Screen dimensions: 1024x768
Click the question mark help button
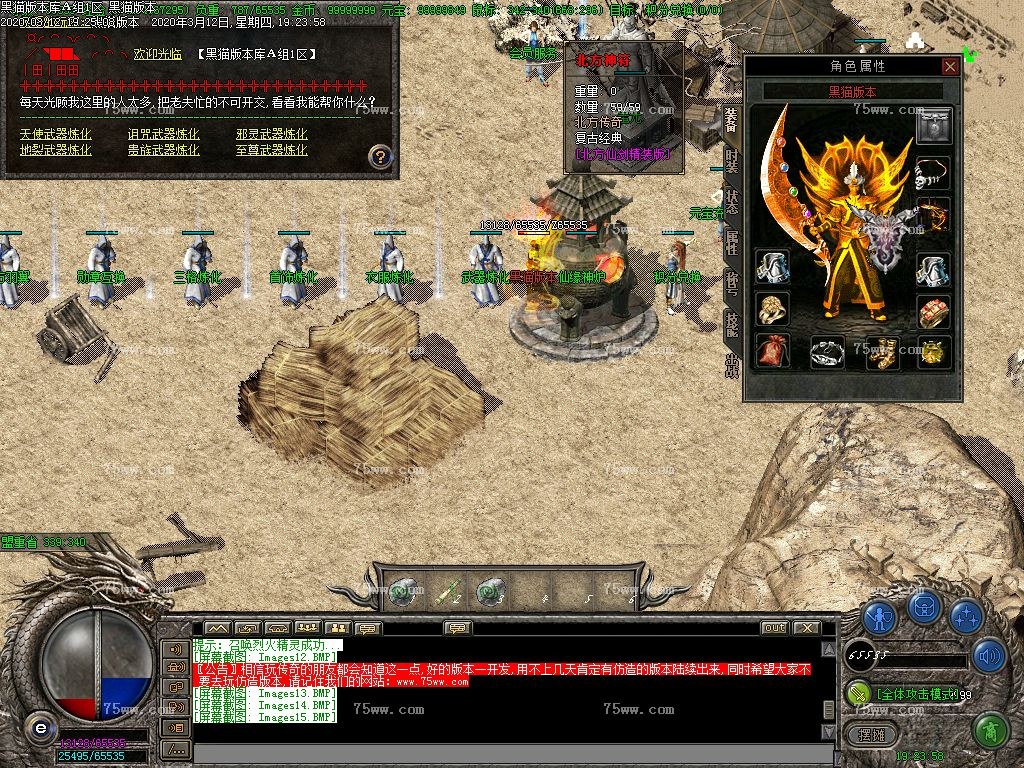[380, 156]
